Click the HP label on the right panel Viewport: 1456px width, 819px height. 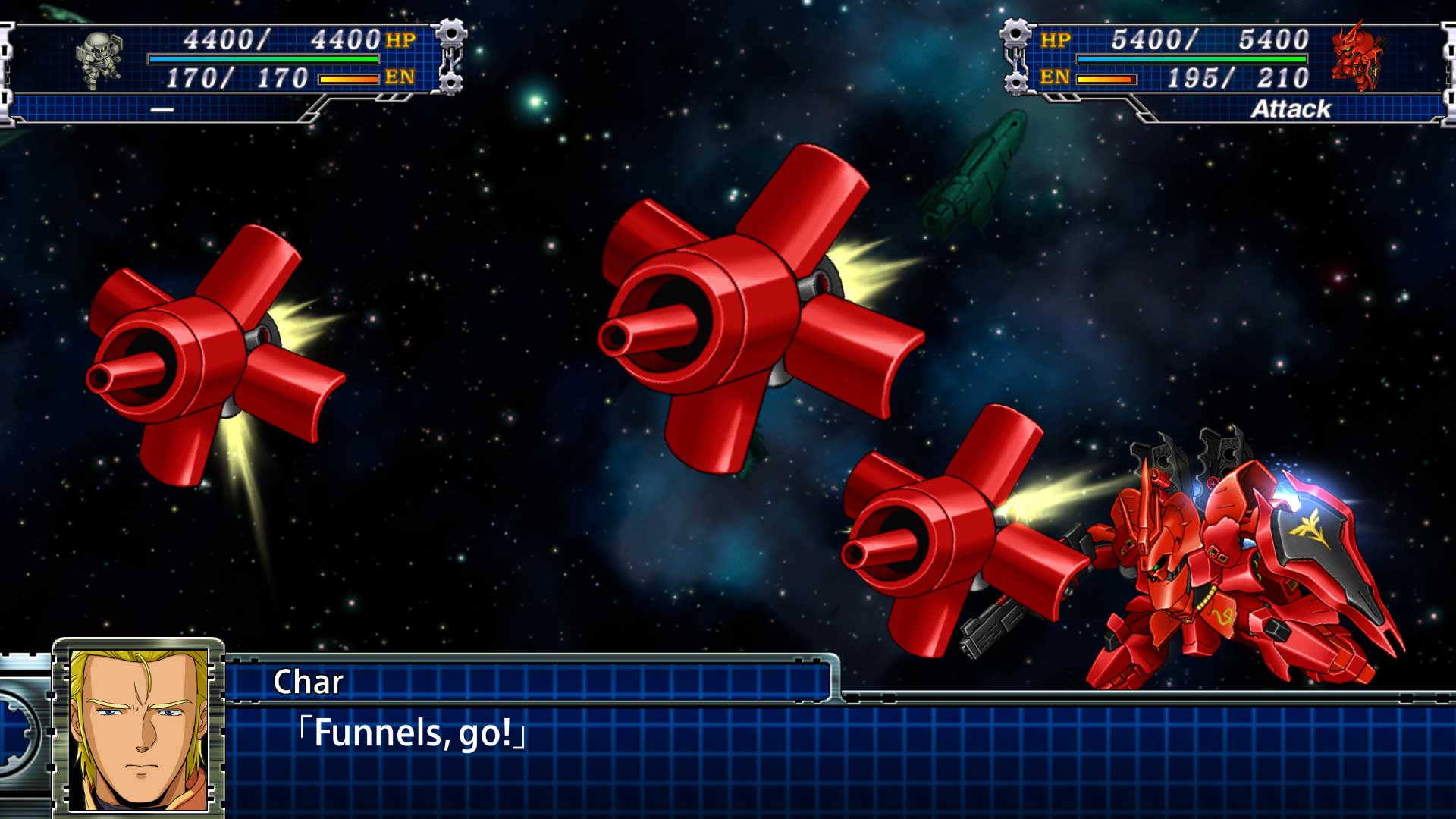(x=1060, y=39)
